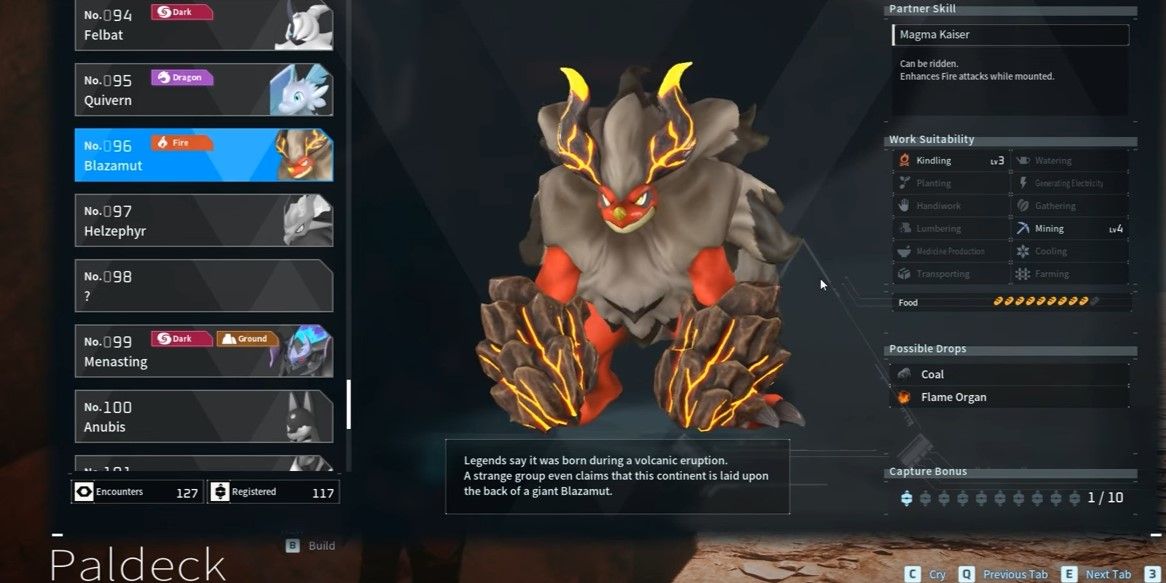Viewport: 1166px width, 583px height.
Task: Select the Coal drop row
Action: (1010, 374)
